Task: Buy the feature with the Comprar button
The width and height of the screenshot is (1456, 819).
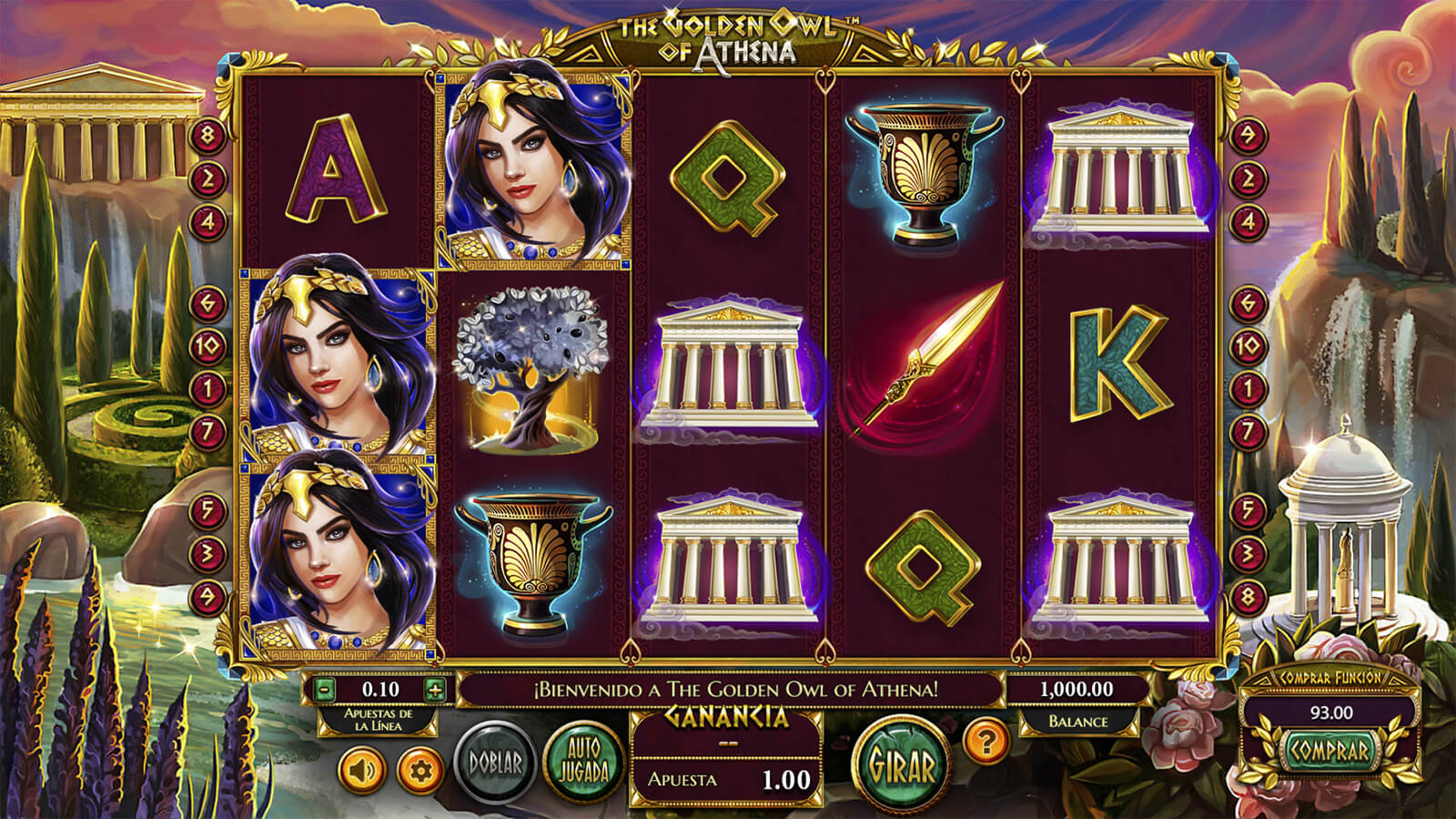Action: 1330,751
